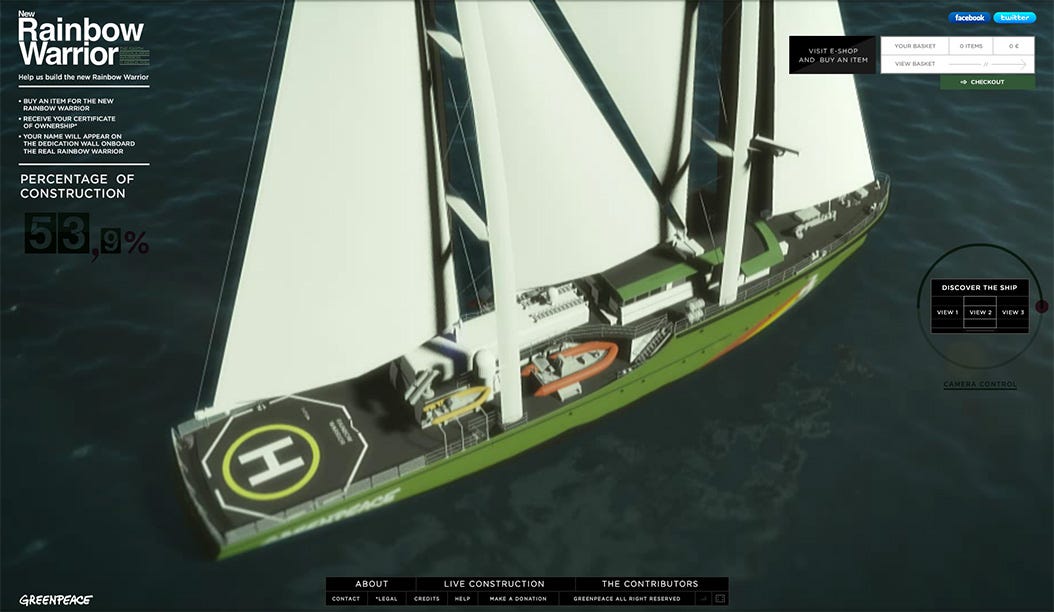View the Credits
This screenshot has height=612, width=1054.
(427, 599)
